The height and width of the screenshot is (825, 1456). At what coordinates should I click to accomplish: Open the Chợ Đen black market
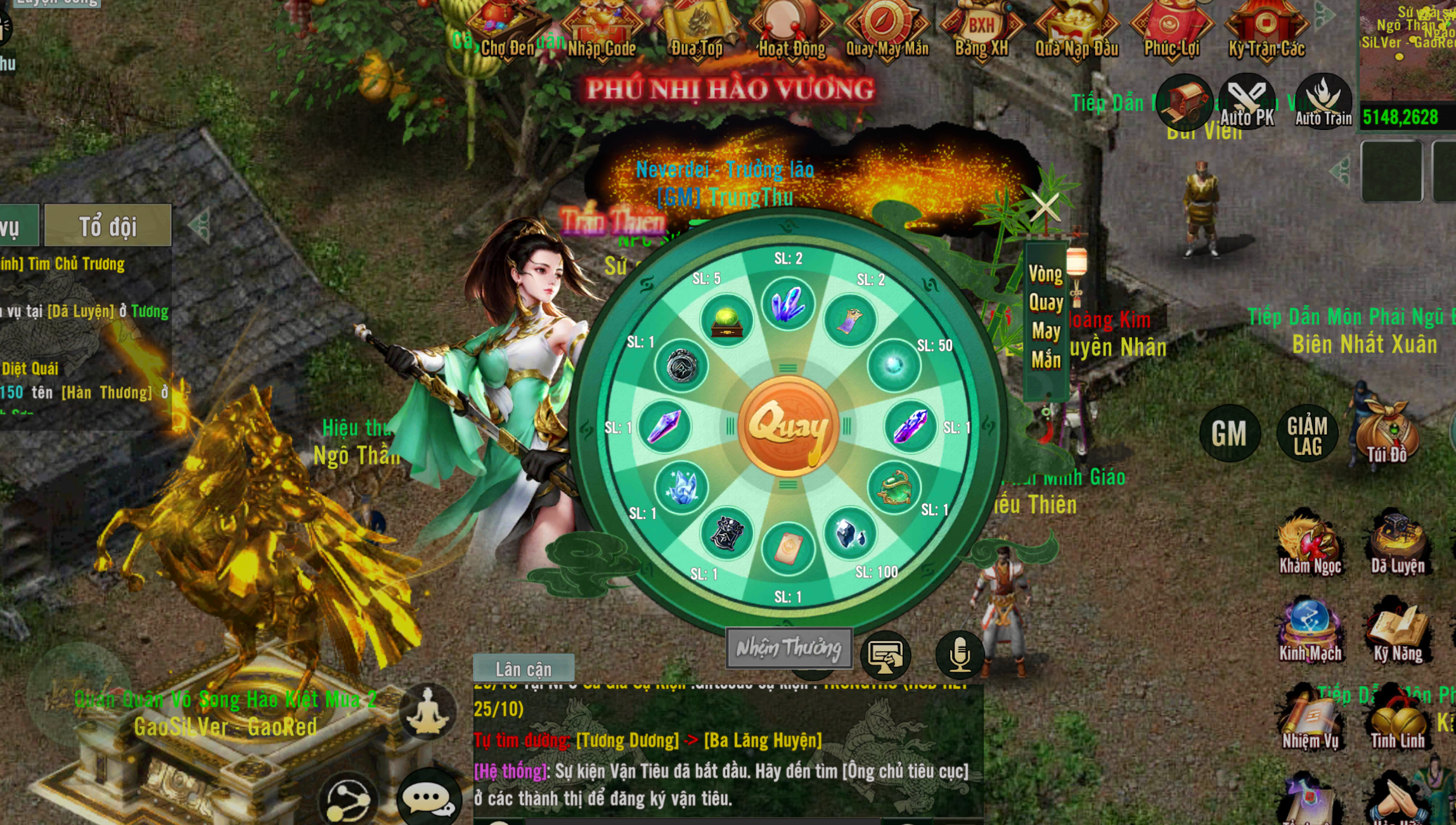tap(507, 29)
